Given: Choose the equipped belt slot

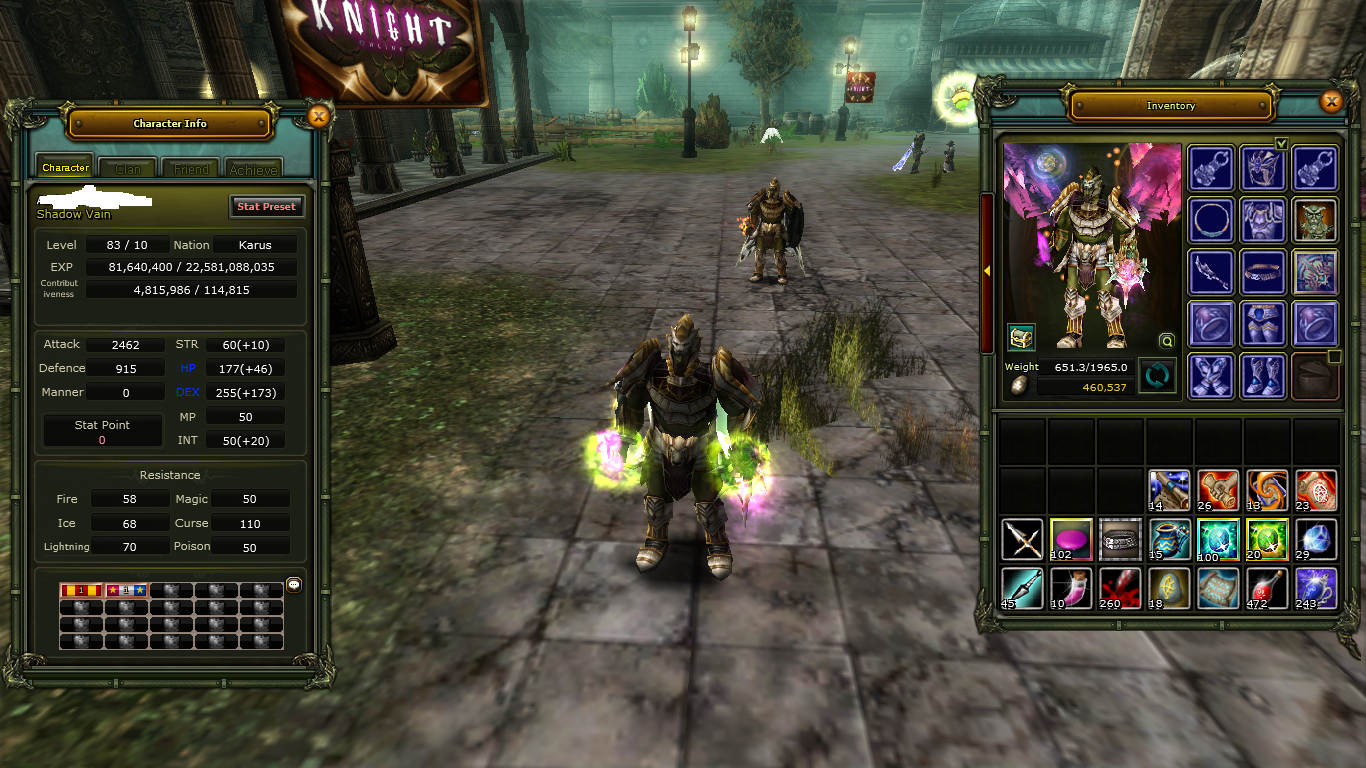Looking at the screenshot, I should [1262, 271].
